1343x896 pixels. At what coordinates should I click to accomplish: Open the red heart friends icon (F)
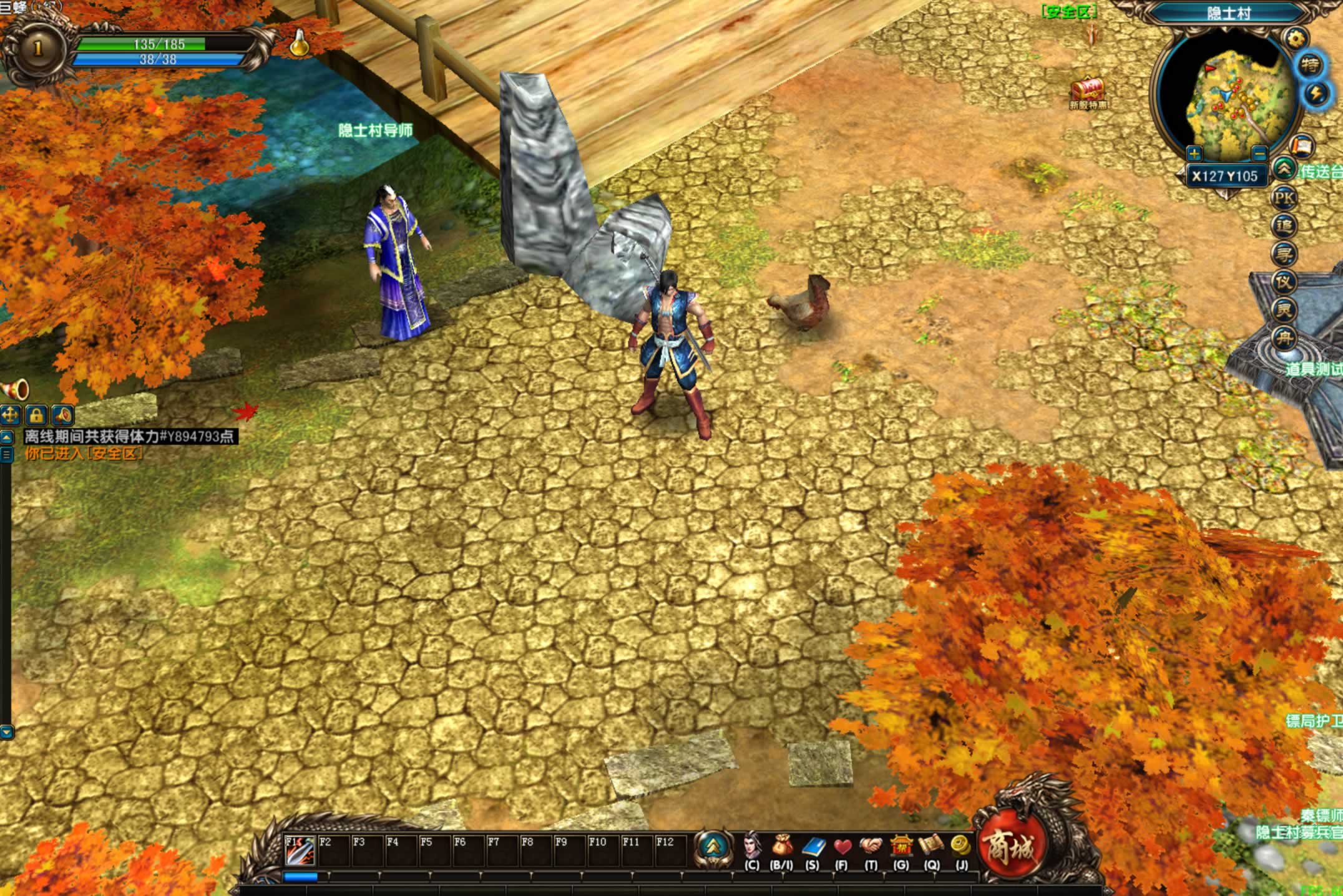pos(842,846)
